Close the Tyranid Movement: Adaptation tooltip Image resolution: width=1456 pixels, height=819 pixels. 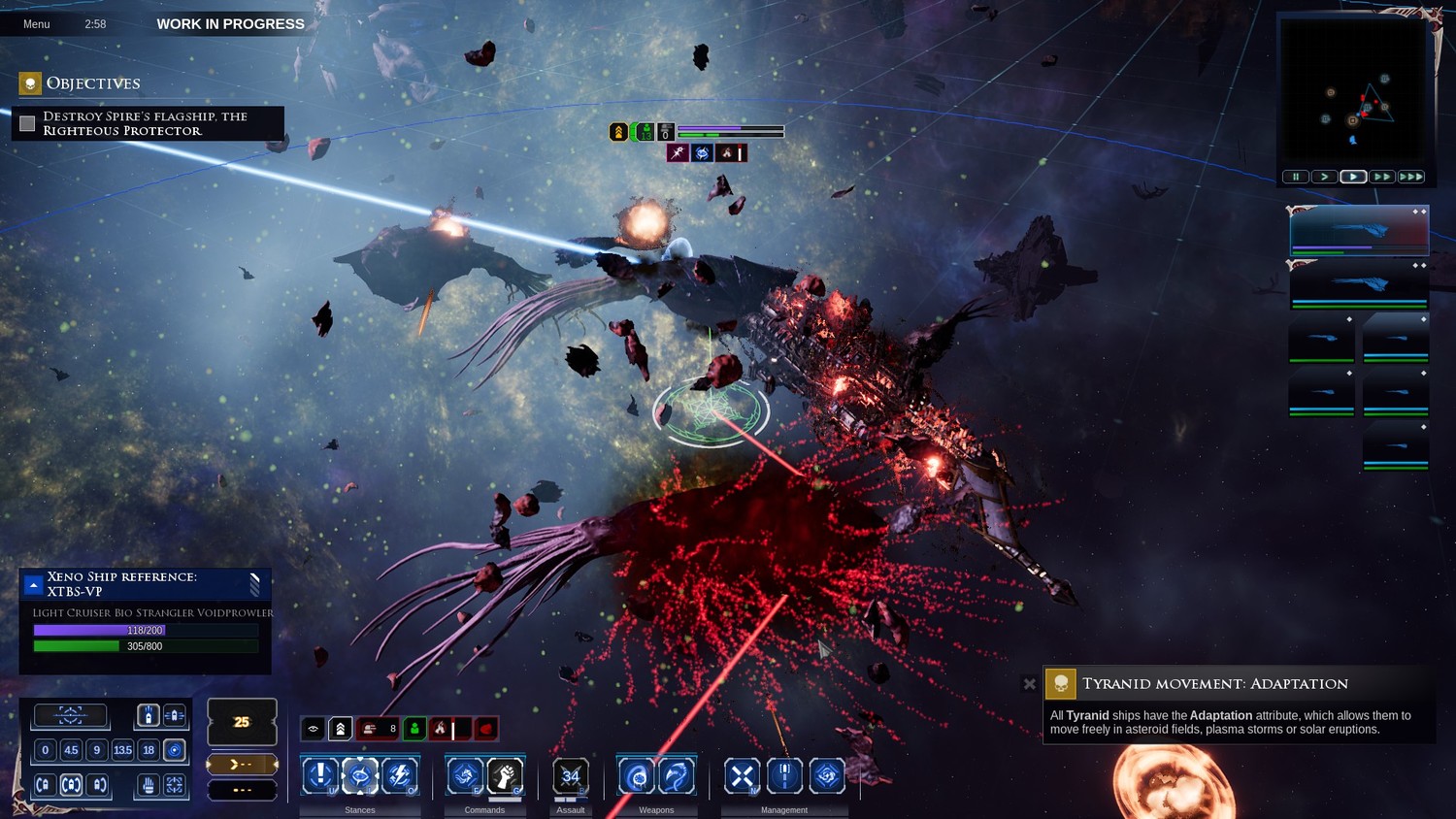(1030, 684)
